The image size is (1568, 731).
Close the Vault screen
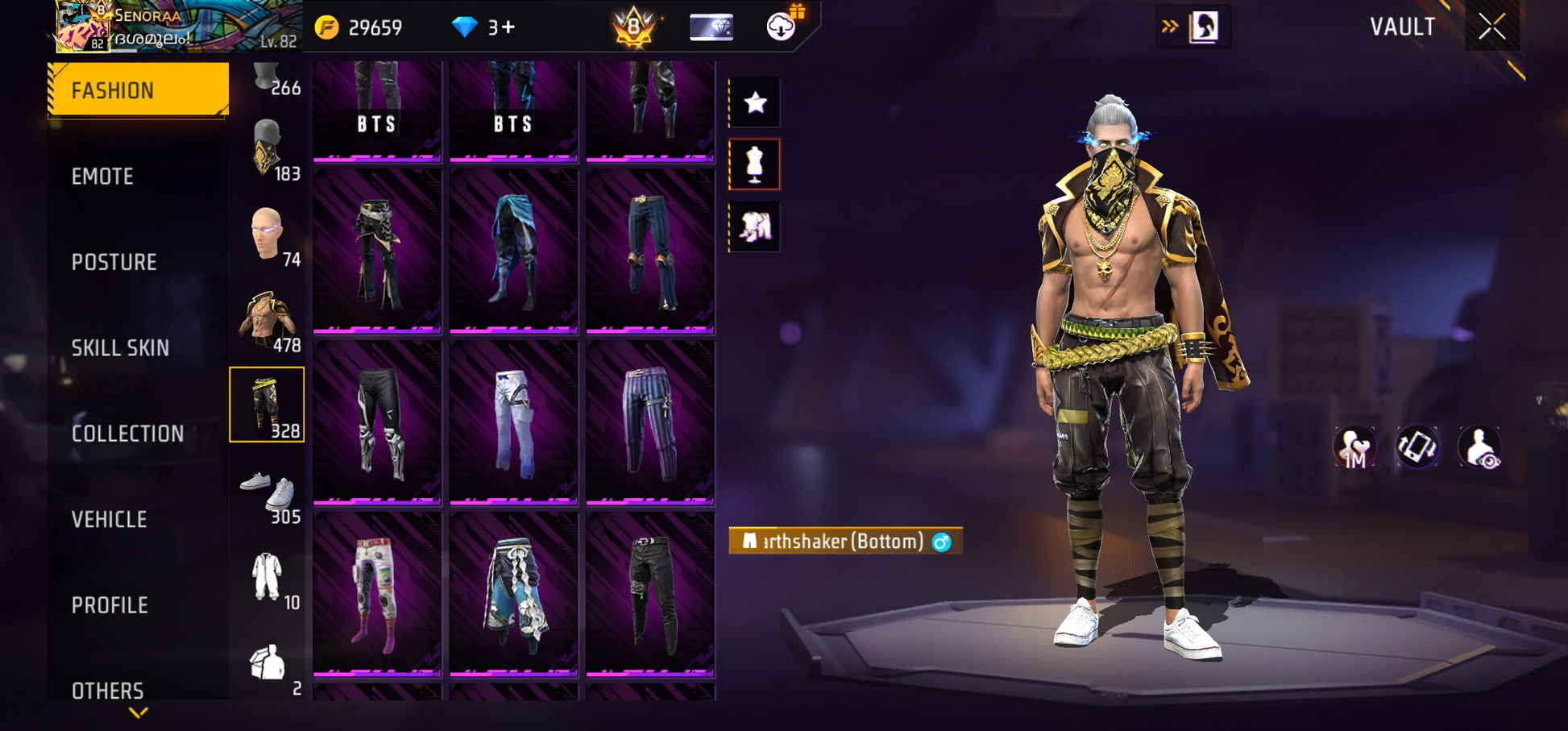click(x=1491, y=27)
